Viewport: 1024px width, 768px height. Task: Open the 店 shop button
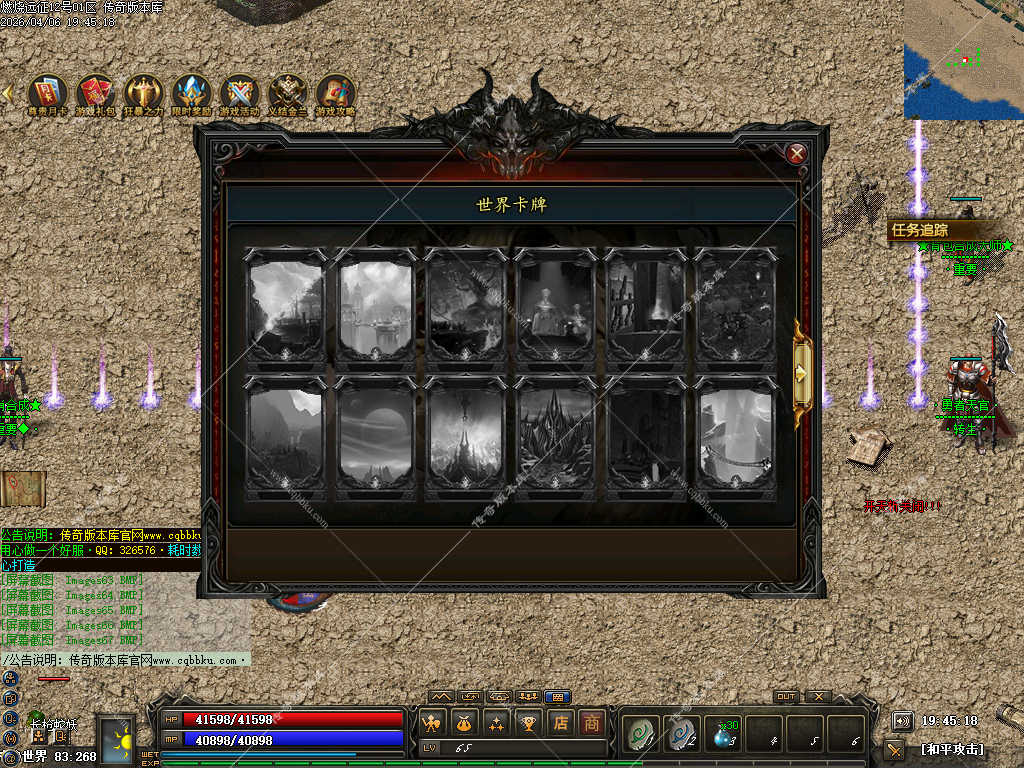coord(561,722)
